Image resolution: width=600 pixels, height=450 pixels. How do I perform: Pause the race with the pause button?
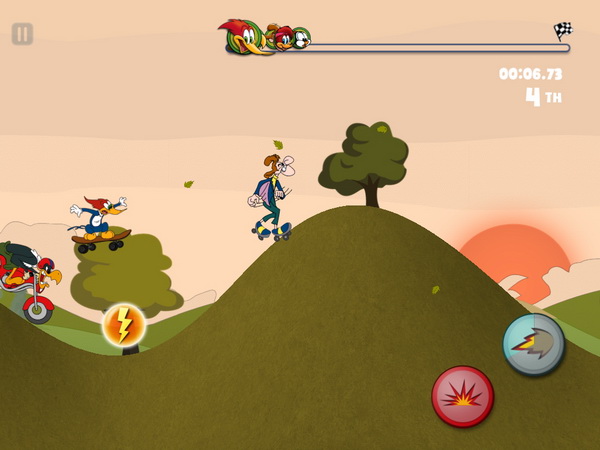click(22, 34)
